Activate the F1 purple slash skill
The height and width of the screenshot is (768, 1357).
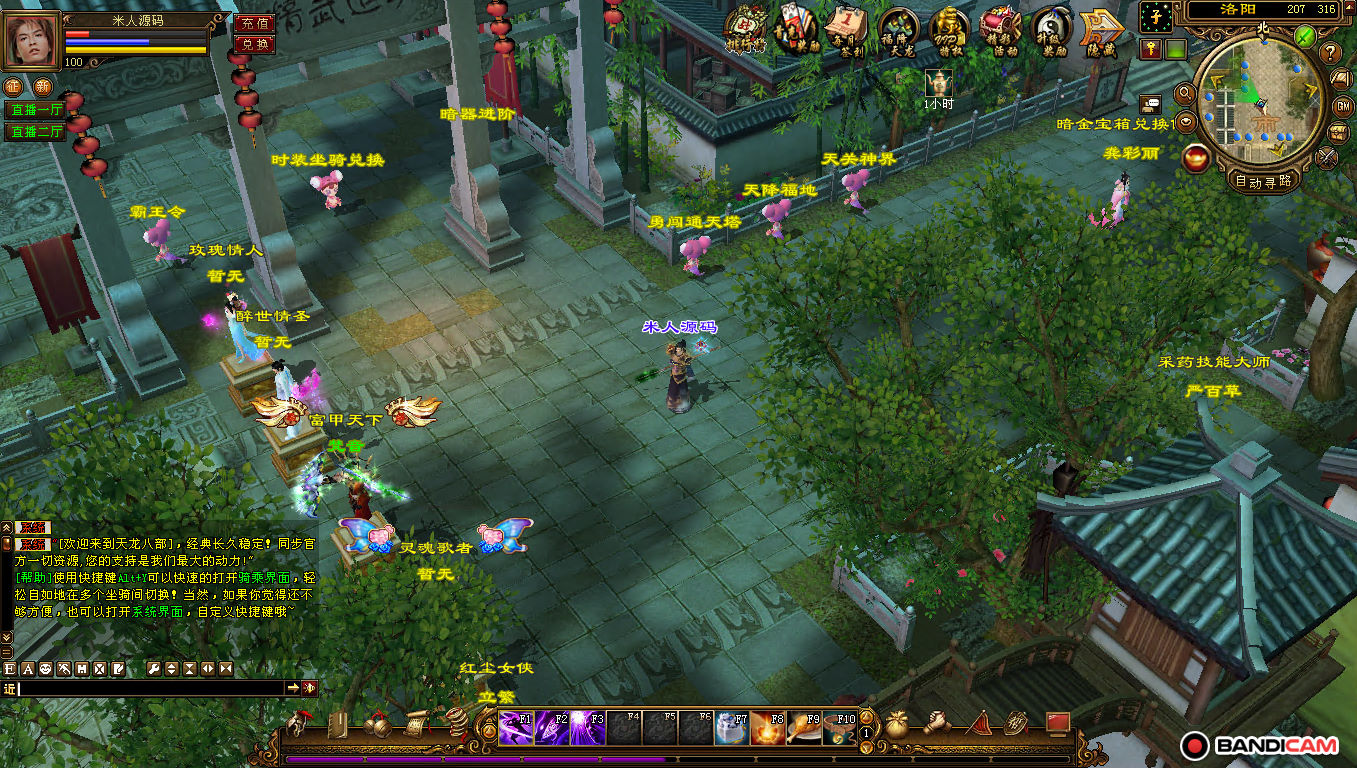(516, 727)
